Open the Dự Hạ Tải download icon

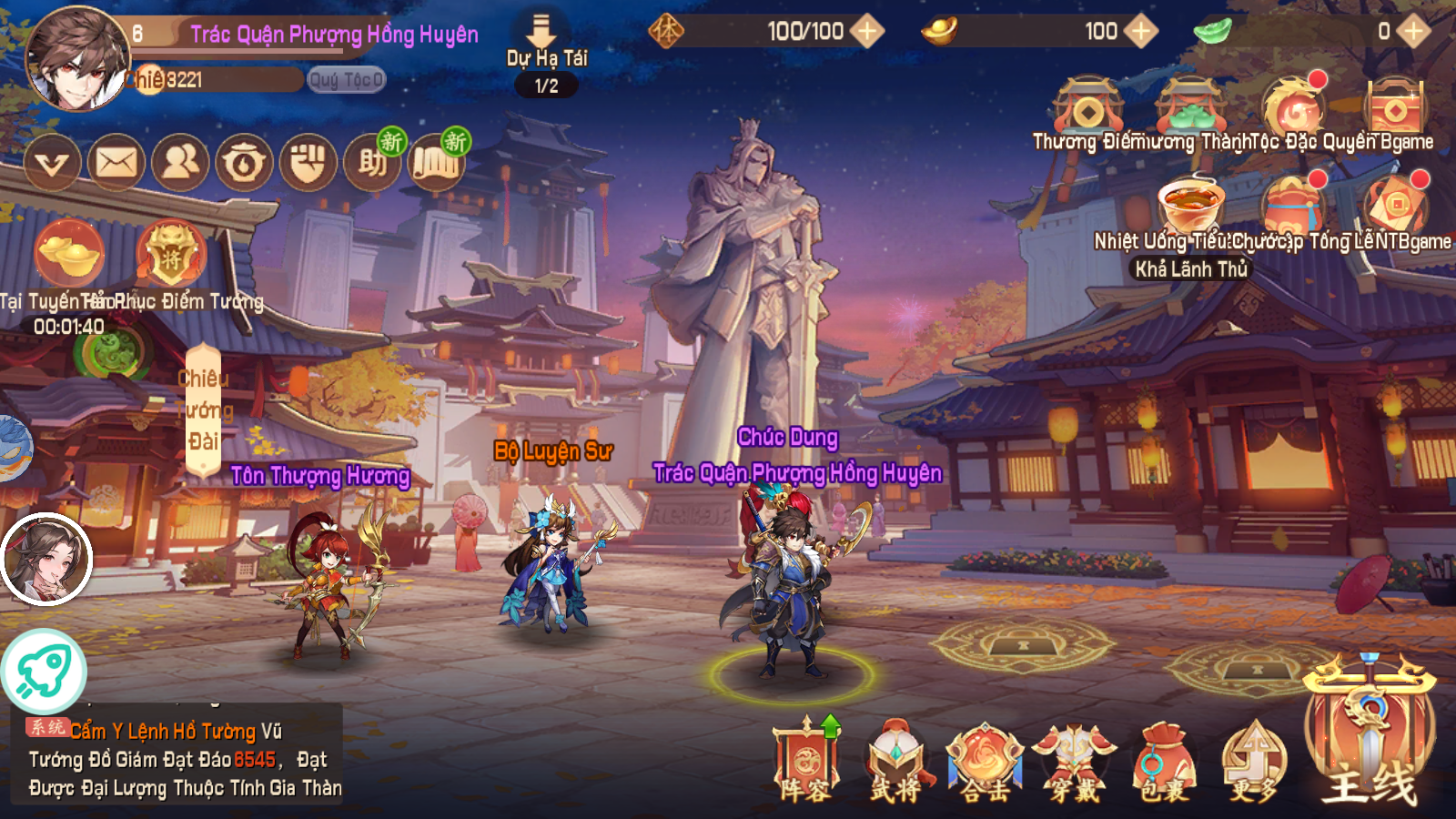tap(544, 36)
